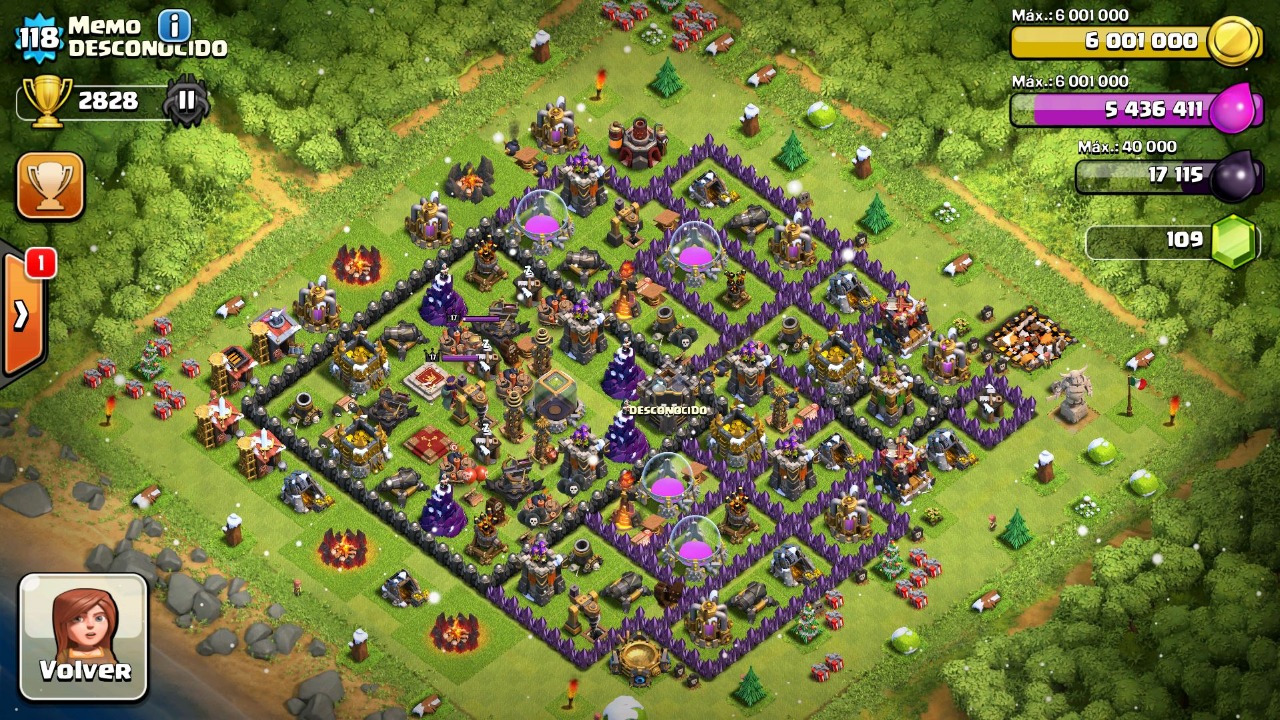Tap the Volver return button
Image resolution: width=1280 pixels, height=720 pixels.
(84, 636)
